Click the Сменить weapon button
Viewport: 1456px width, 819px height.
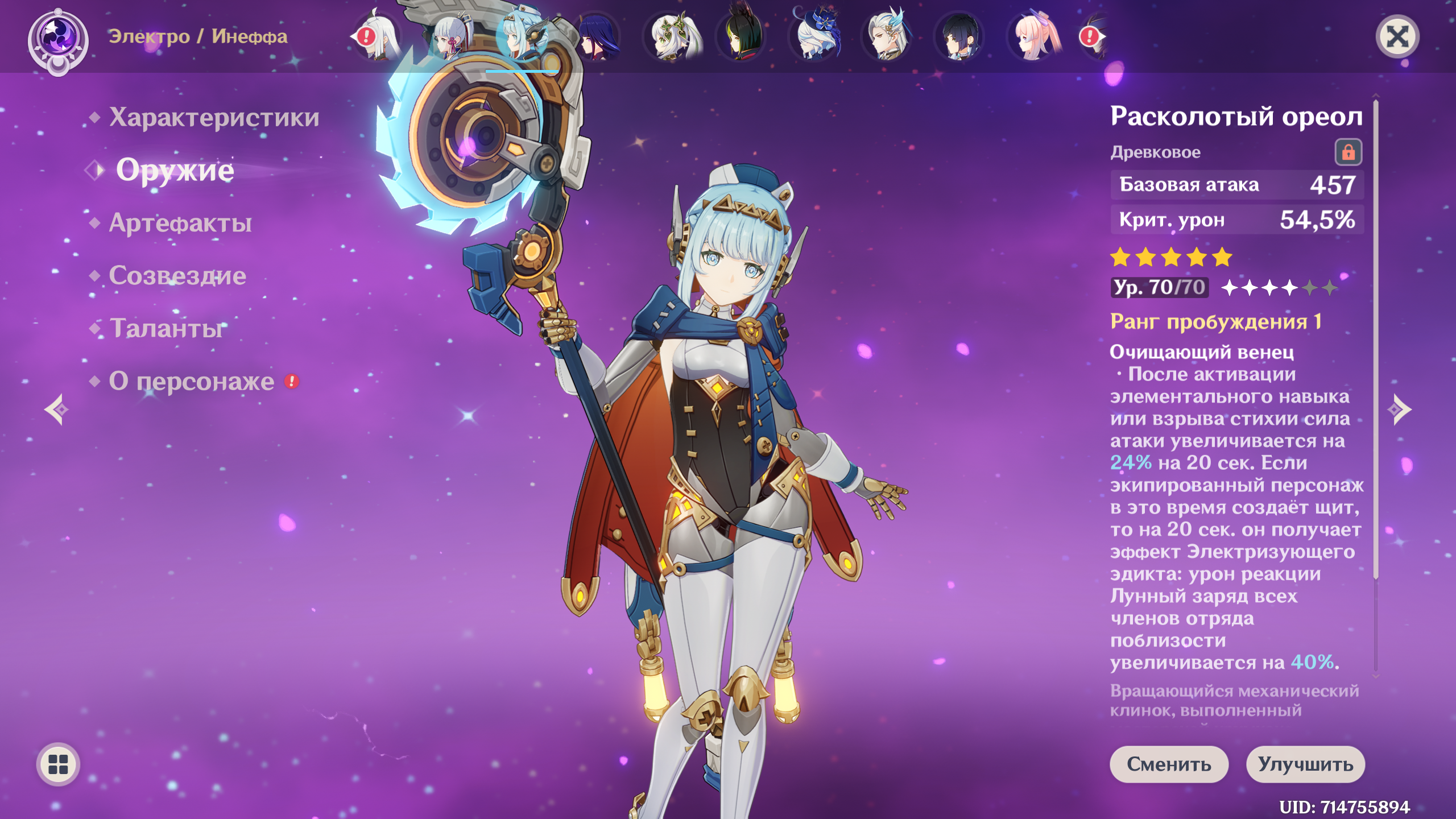click(x=1169, y=764)
